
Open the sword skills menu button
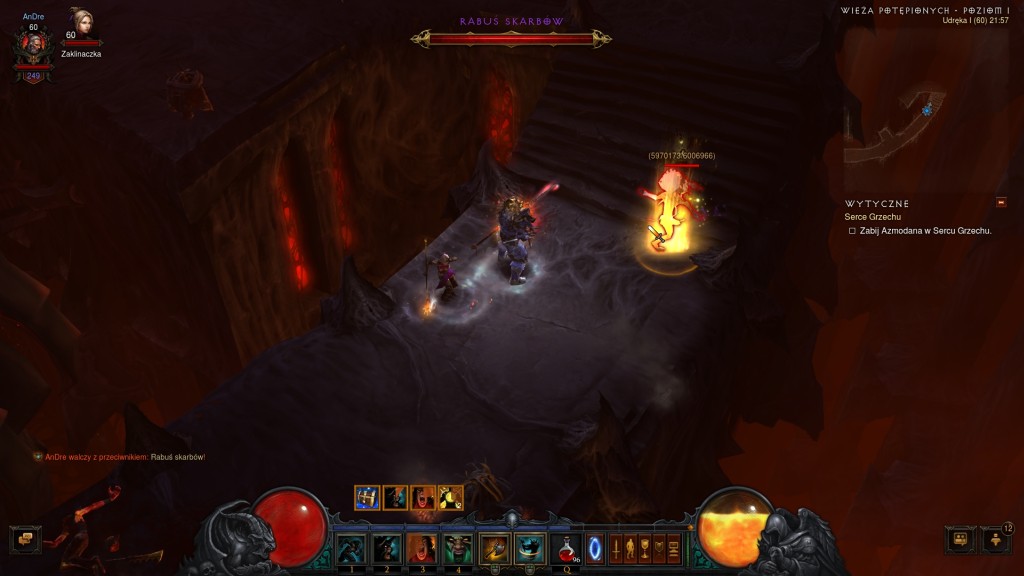point(616,549)
